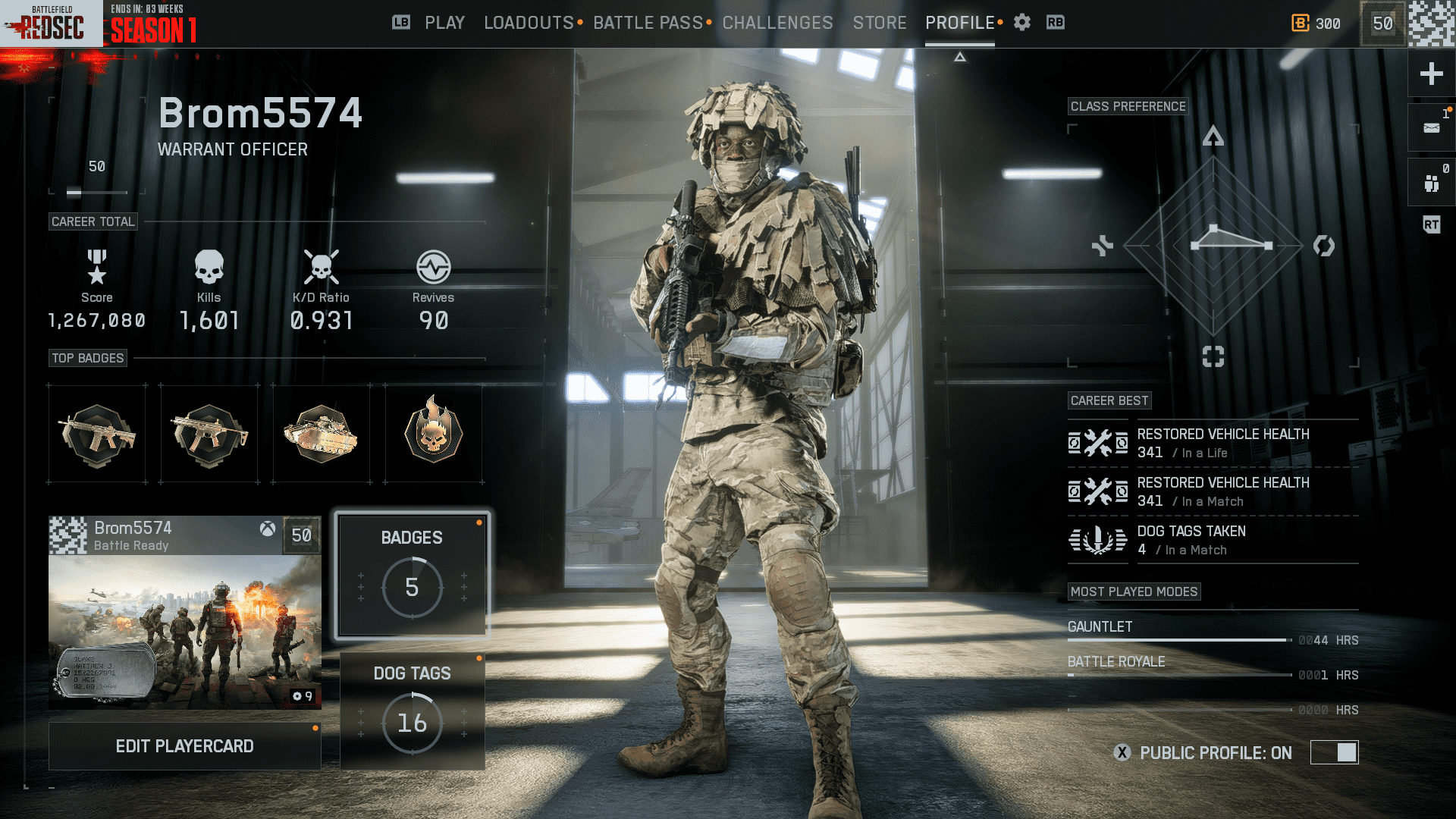Click the add friend plus icon in sidebar
Image resolution: width=1456 pixels, height=819 pixels.
coord(1430,74)
